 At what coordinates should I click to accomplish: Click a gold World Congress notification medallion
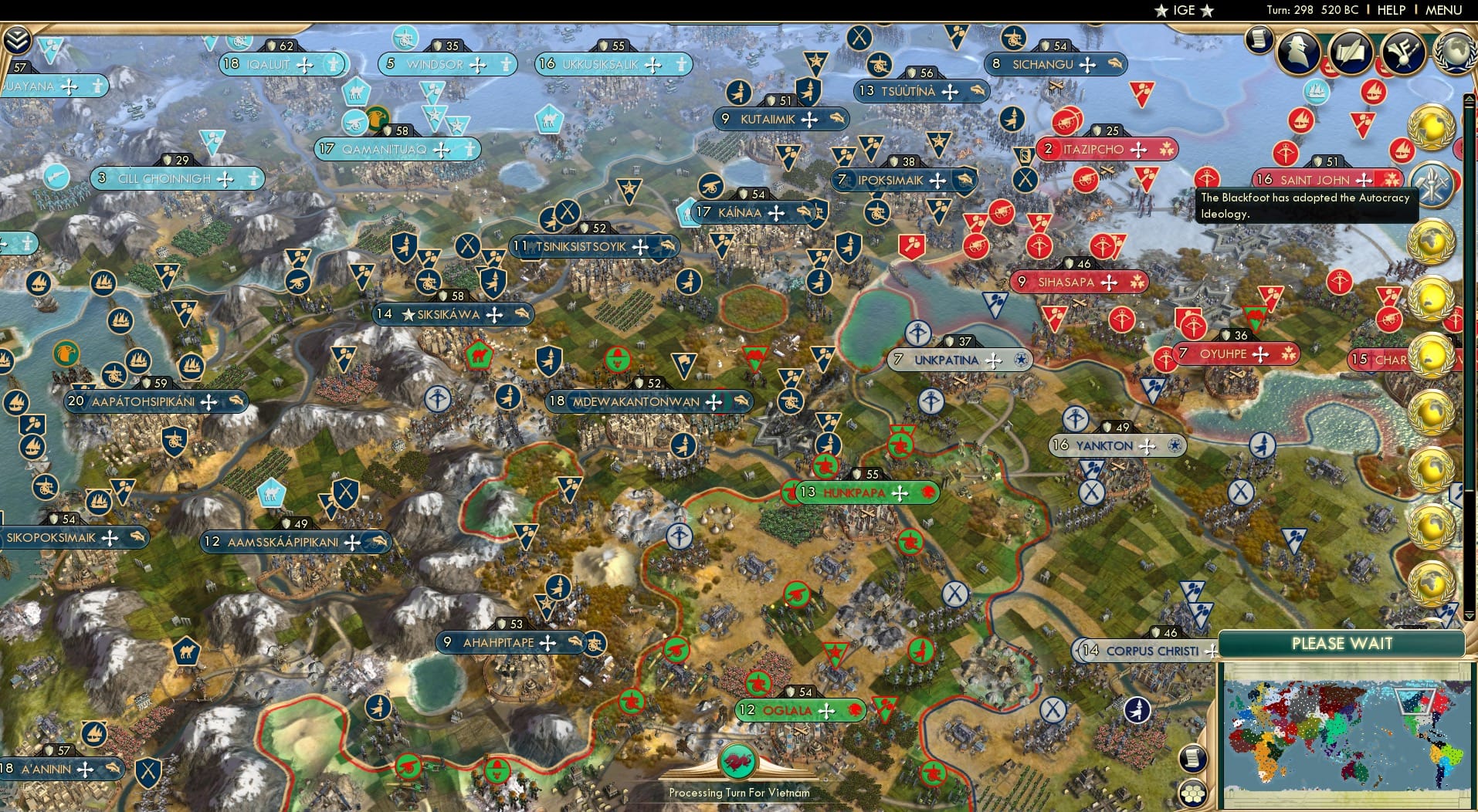1429,126
